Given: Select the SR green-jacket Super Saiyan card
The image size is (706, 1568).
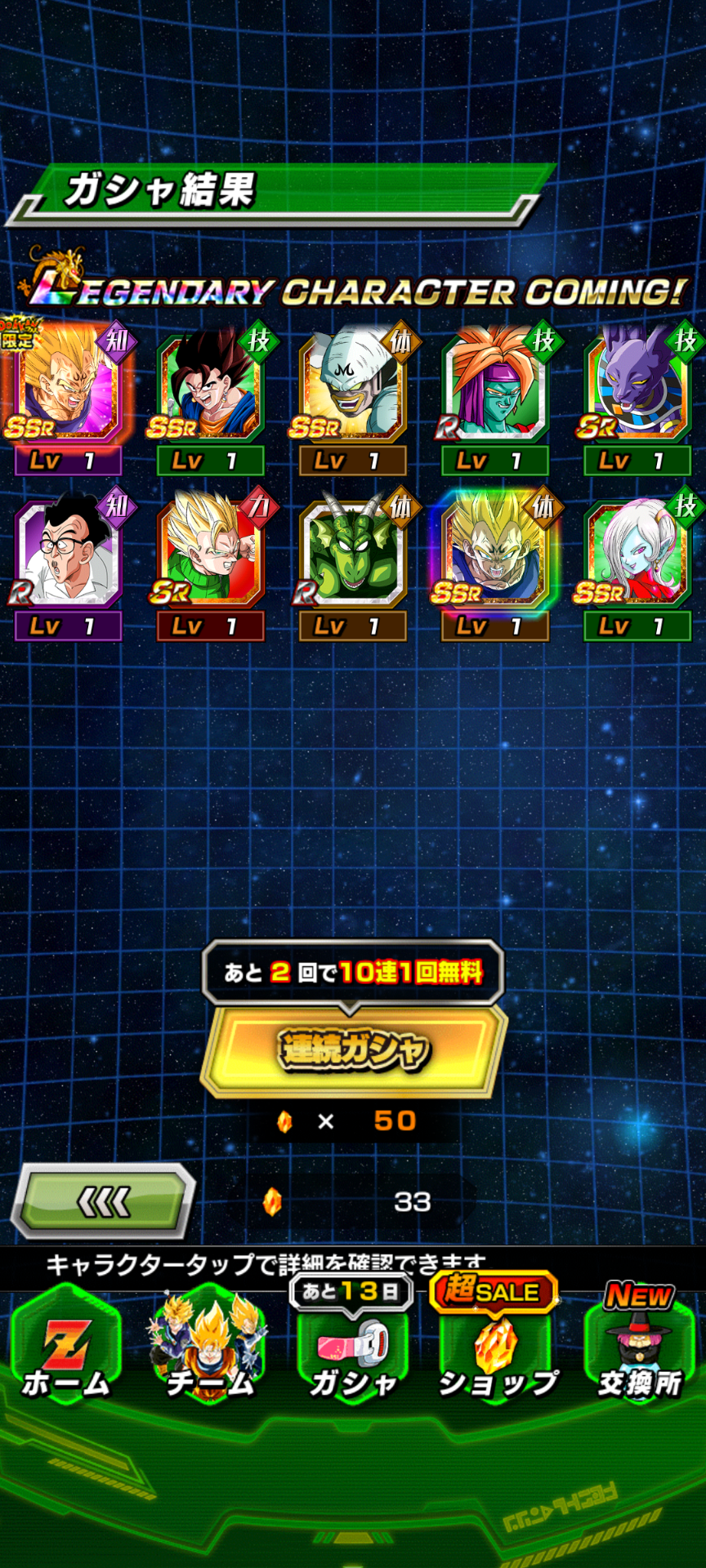Looking at the screenshot, I should [210, 554].
